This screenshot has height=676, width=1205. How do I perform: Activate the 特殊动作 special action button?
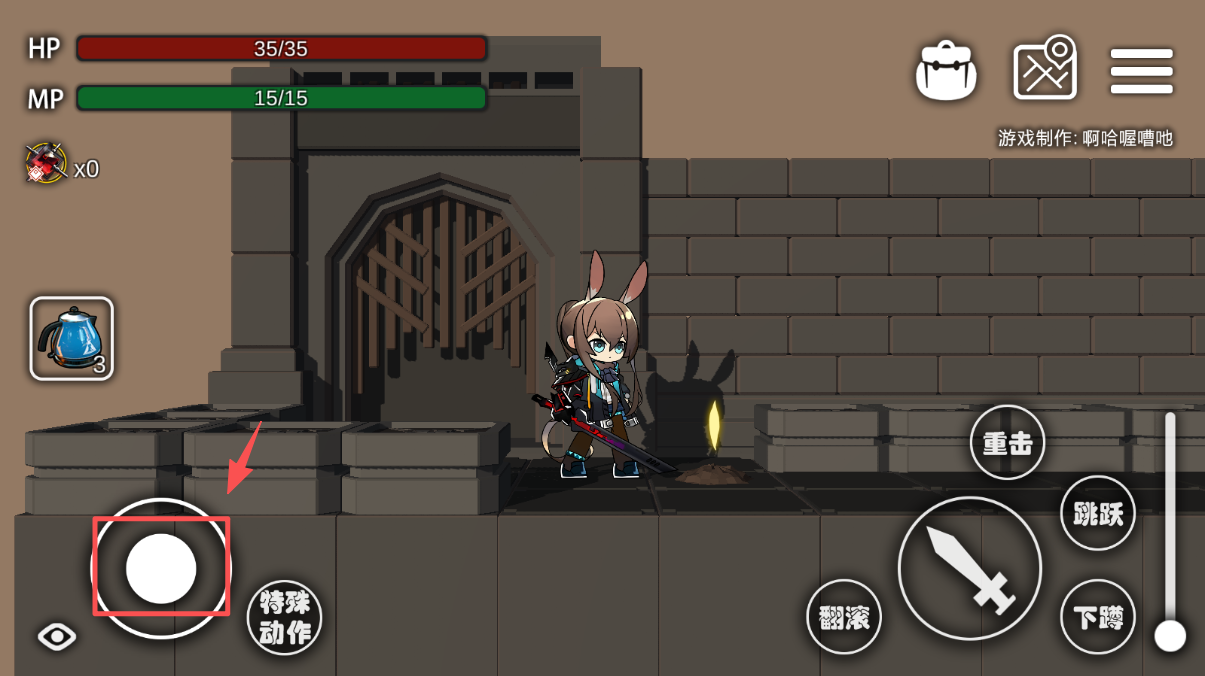(x=285, y=617)
